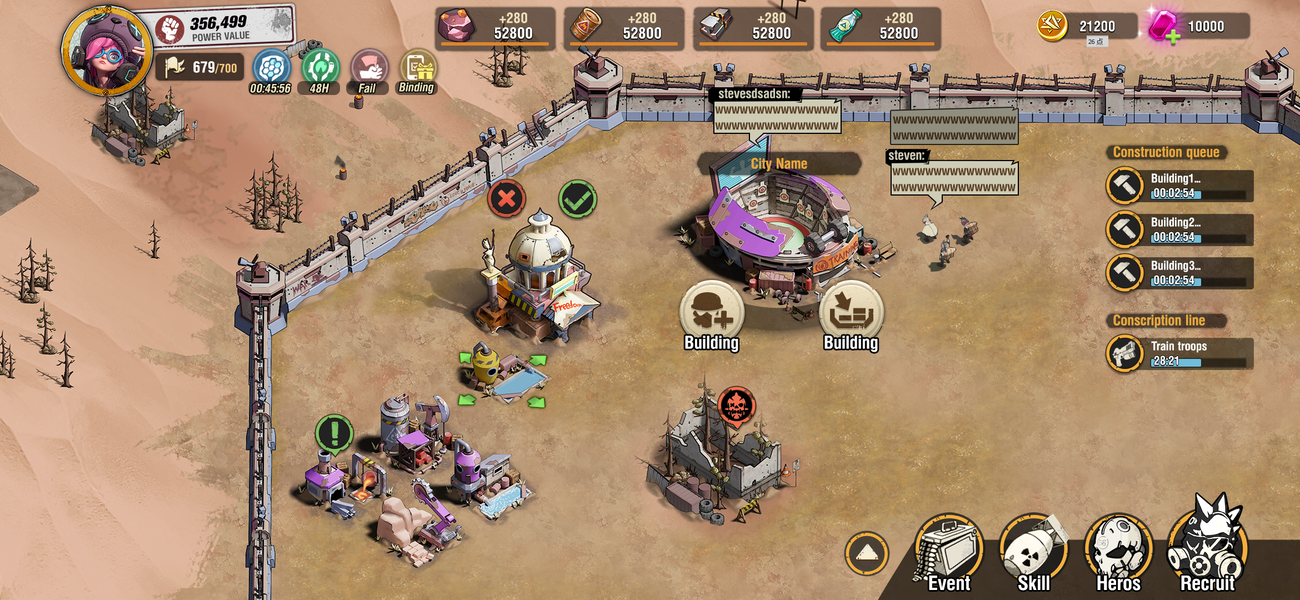The image size is (1300, 600).
Task: Click the up-arrow expand button
Action: [866, 553]
